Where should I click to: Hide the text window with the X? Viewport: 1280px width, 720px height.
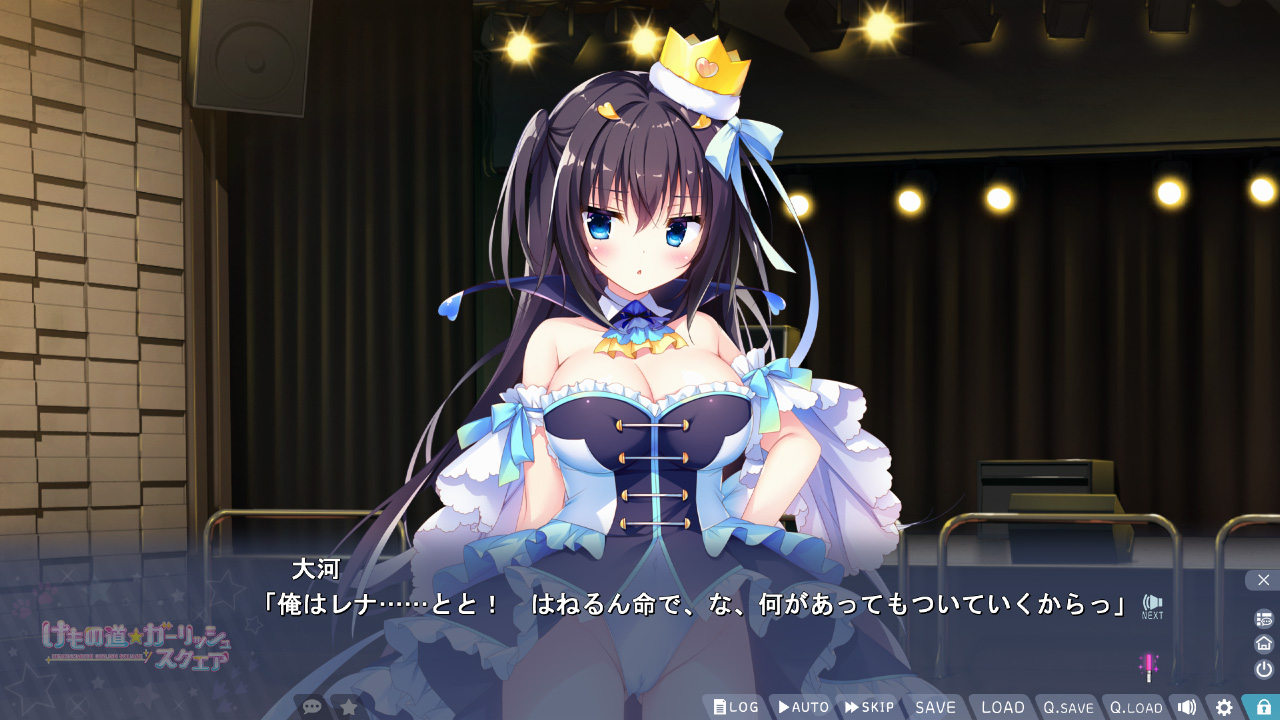(1263, 580)
